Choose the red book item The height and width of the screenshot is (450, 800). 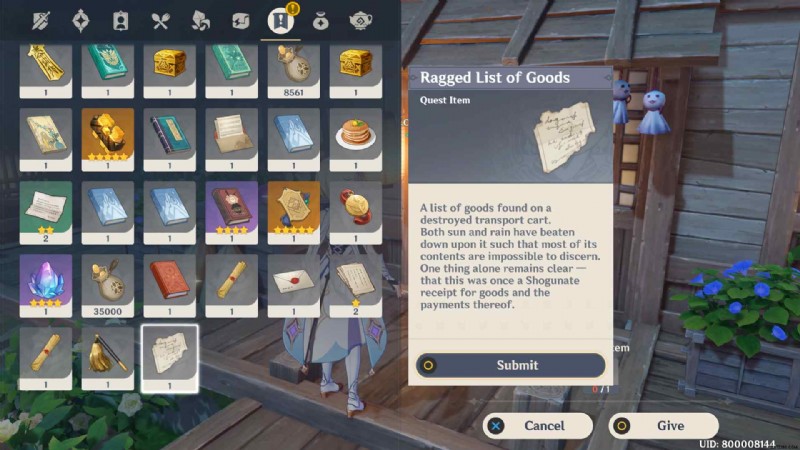[x=169, y=281]
